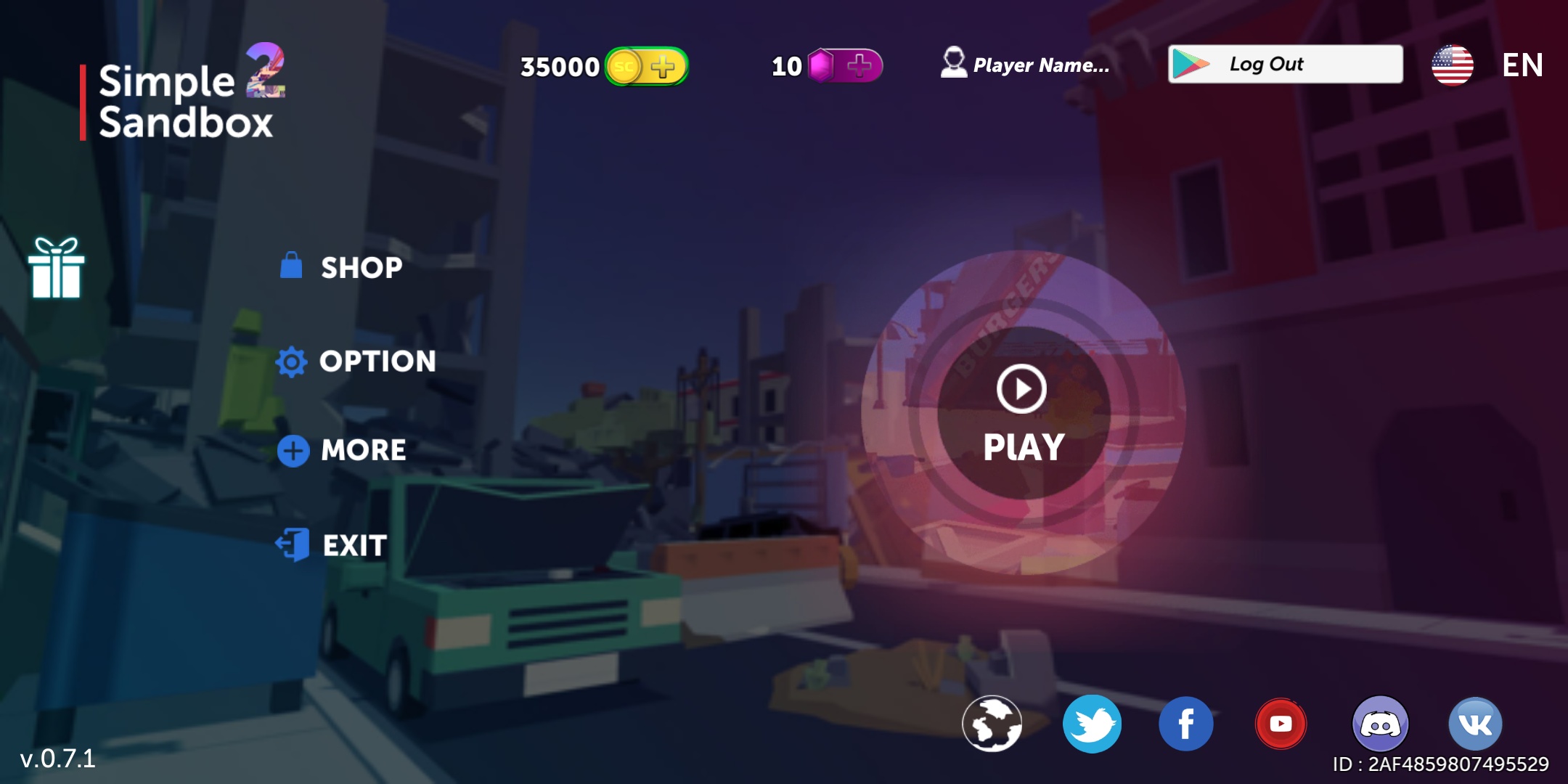Expand the Player Name field
This screenshot has height=784, width=1568.
click(1042, 65)
